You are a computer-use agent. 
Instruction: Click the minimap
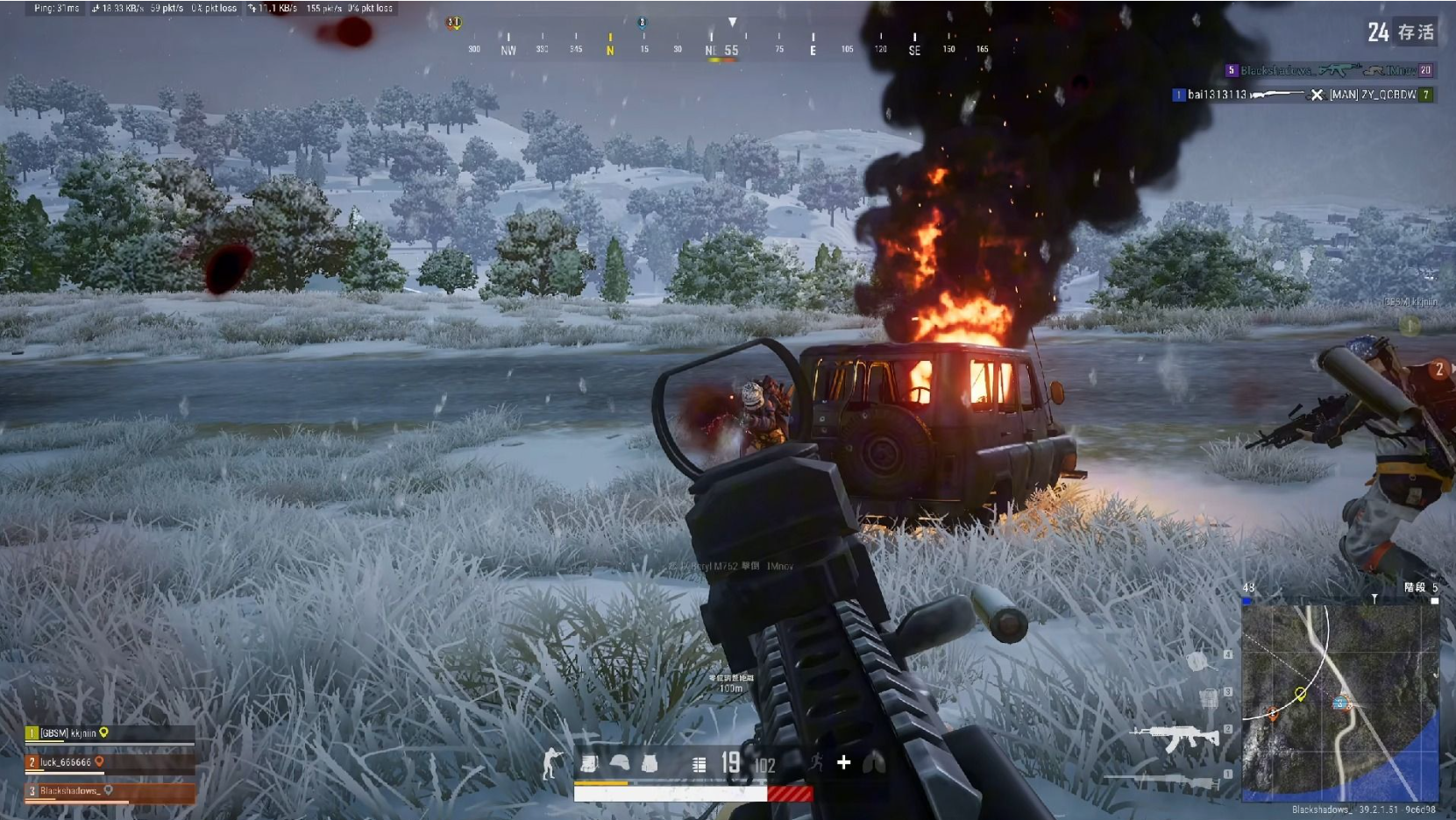[1339, 702]
